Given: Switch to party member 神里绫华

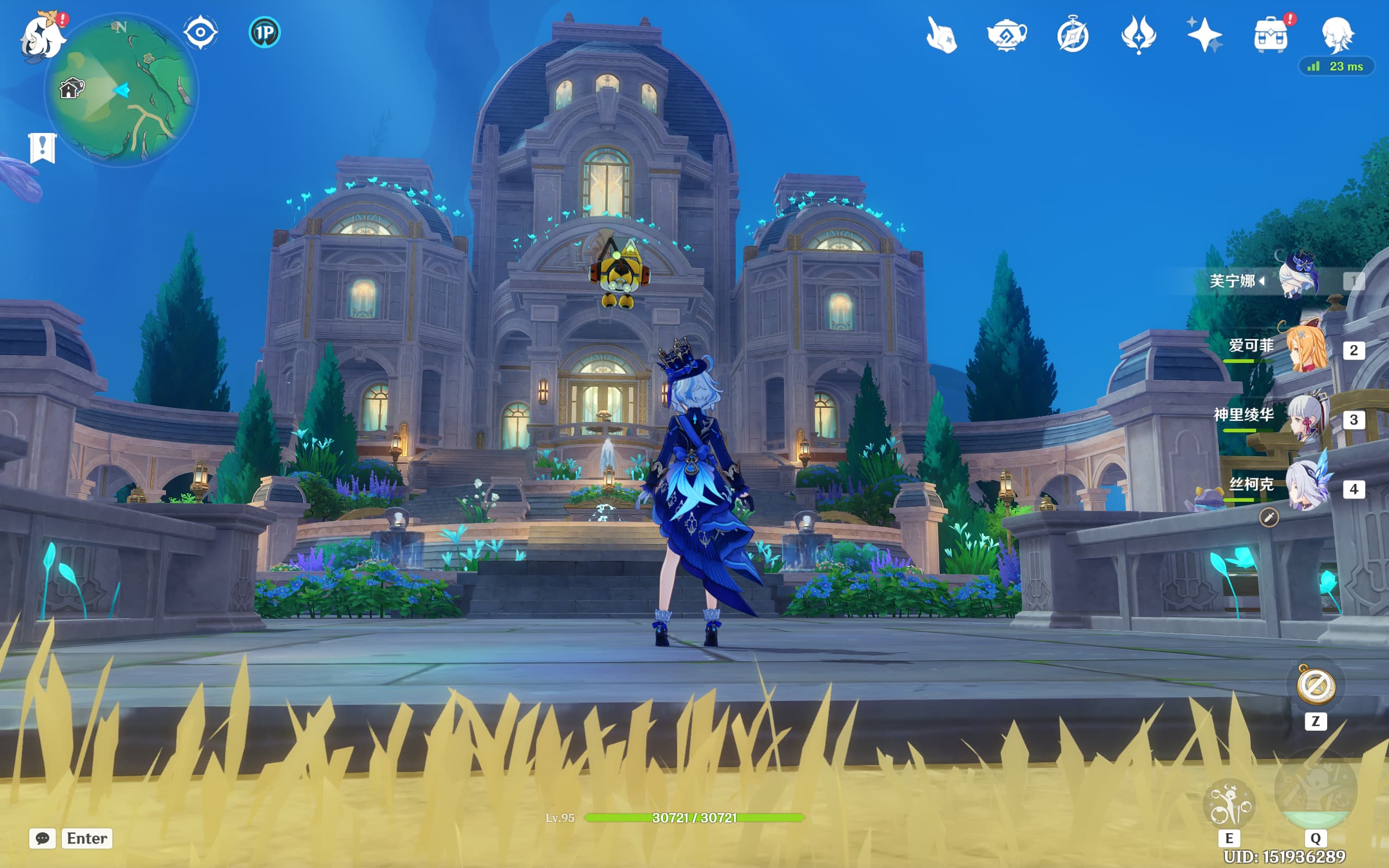Looking at the screenshot, I should 1306,417.
